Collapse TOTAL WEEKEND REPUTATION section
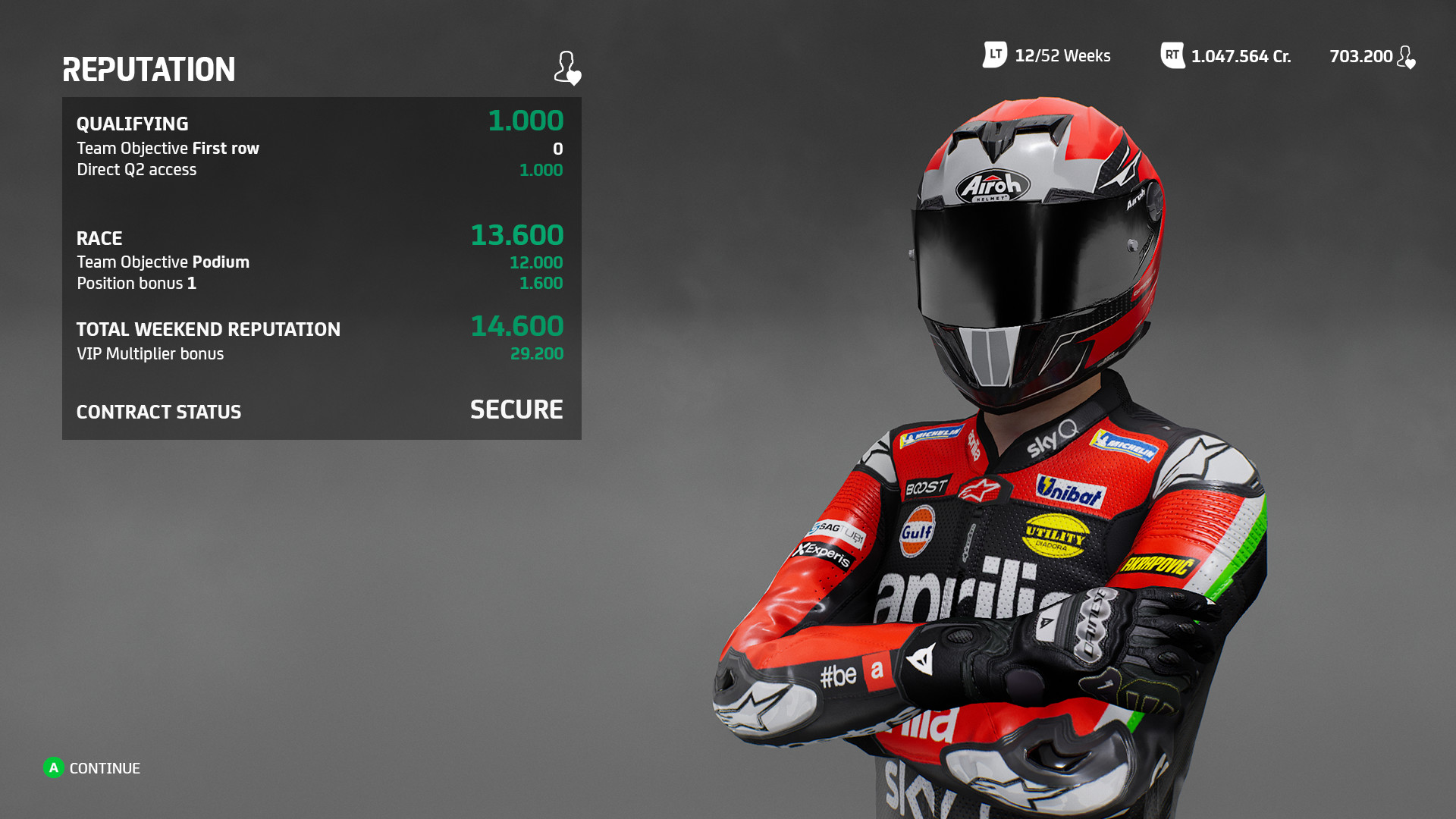Screen dimensions: 1456x819 point(209,329)
